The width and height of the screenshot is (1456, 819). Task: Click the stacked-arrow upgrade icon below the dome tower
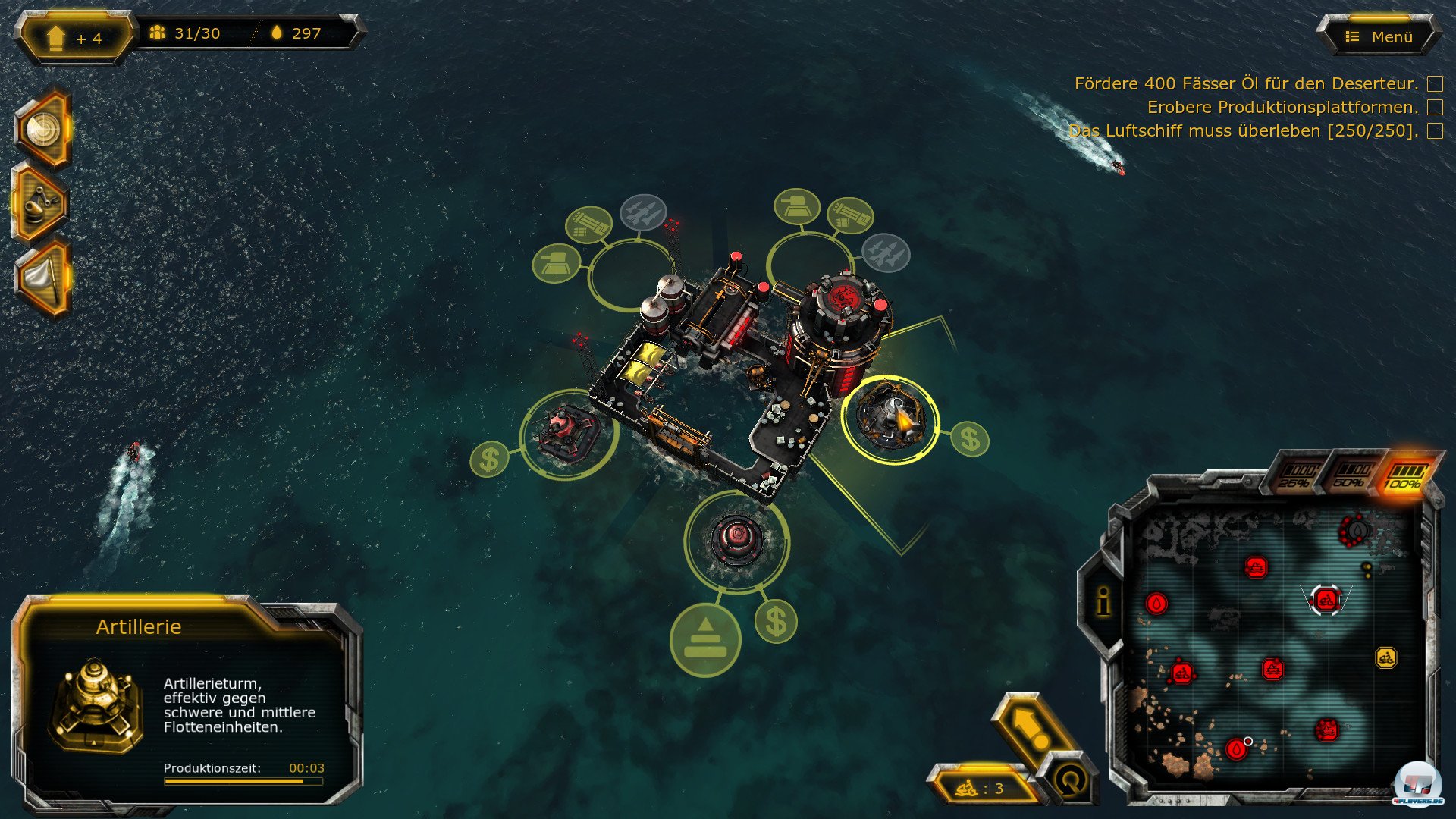click(x=705, y=639)
